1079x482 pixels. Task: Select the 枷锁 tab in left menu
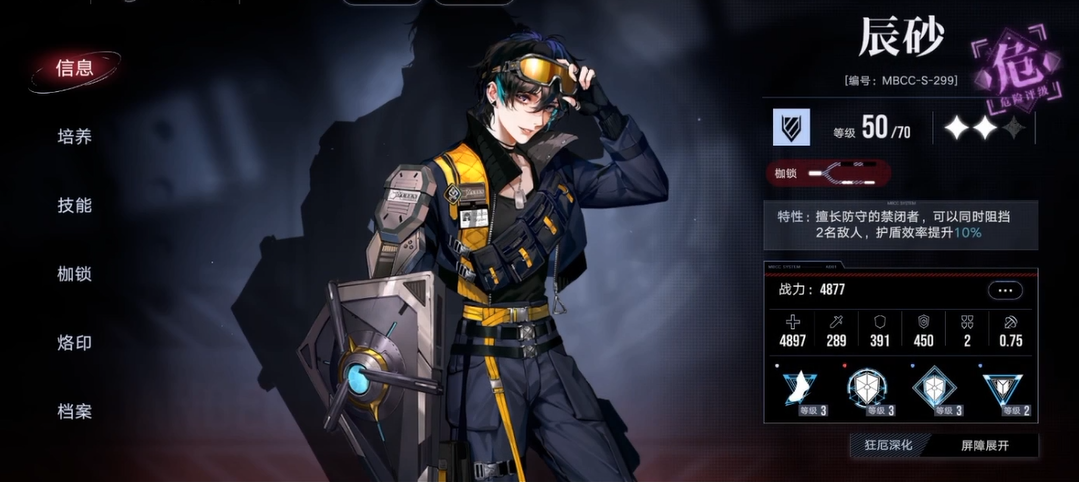(x=74, y=274)
